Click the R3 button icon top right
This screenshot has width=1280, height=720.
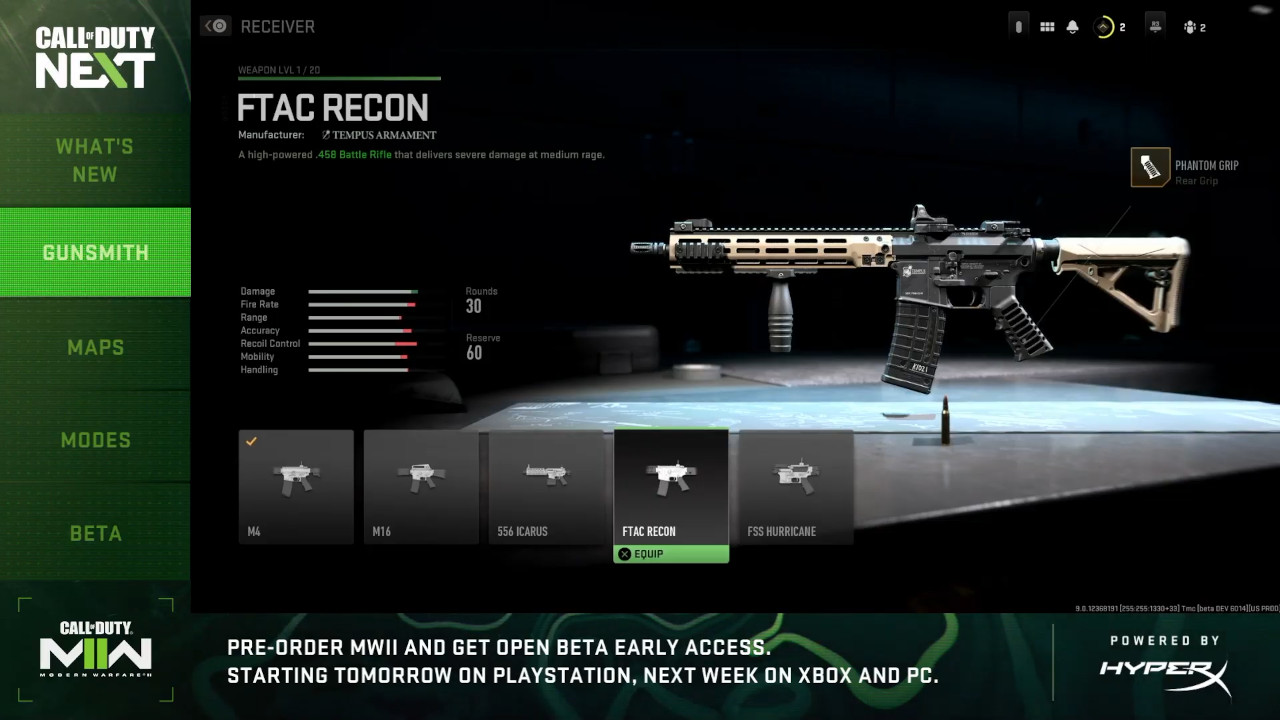click(1154, 25)
